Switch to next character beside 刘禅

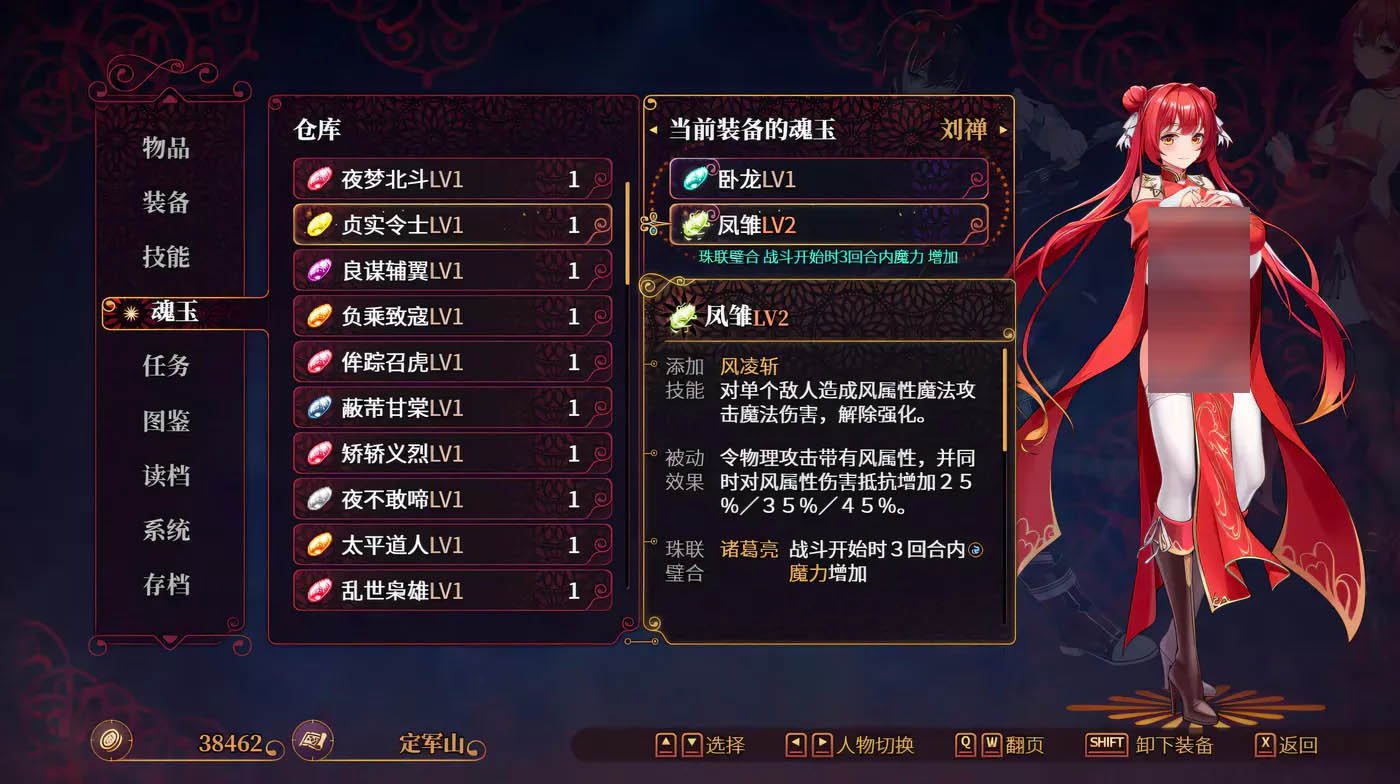1005,127
